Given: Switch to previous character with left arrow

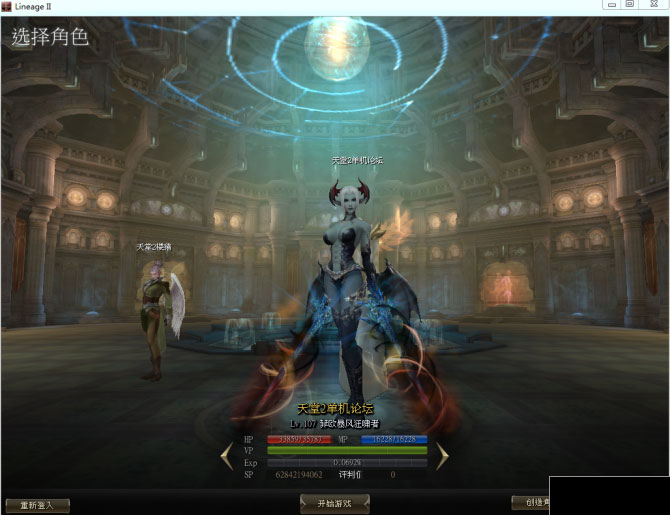Looking at the screenshot, I should [227, 456].
